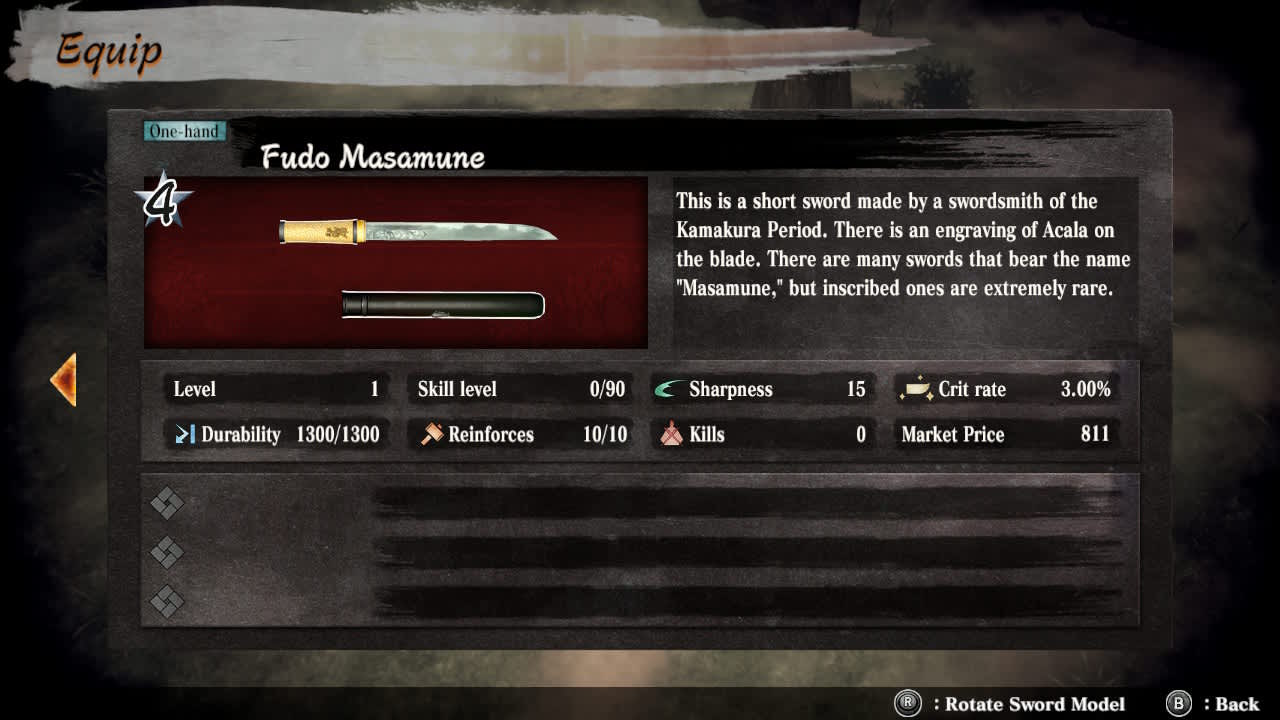Viewport: 1280px width, 720px height.
Task: Select the second empty skill slot diamond
Action: pyautogui.click(x=166, y=551)
